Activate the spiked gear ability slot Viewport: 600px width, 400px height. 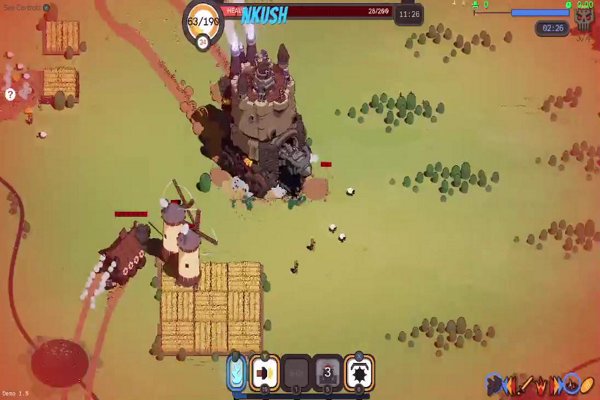point(358,372)
